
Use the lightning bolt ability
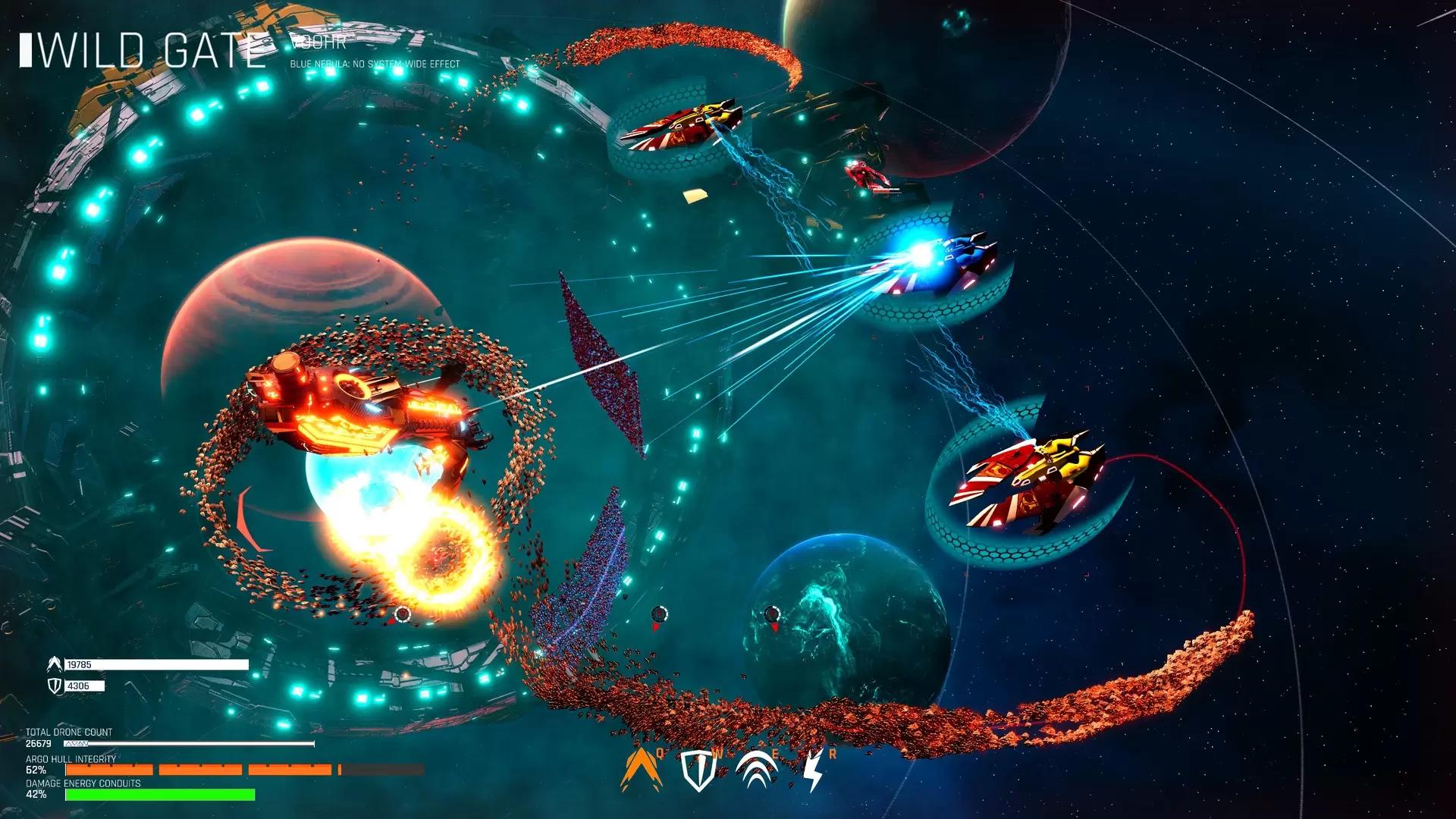point(813,771)
